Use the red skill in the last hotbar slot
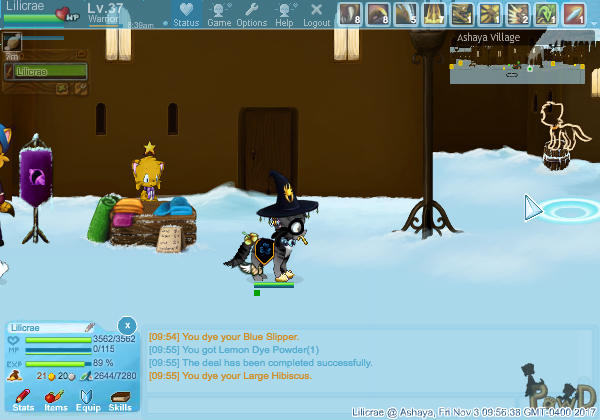600x420 pixels. [x=573, y=14]
